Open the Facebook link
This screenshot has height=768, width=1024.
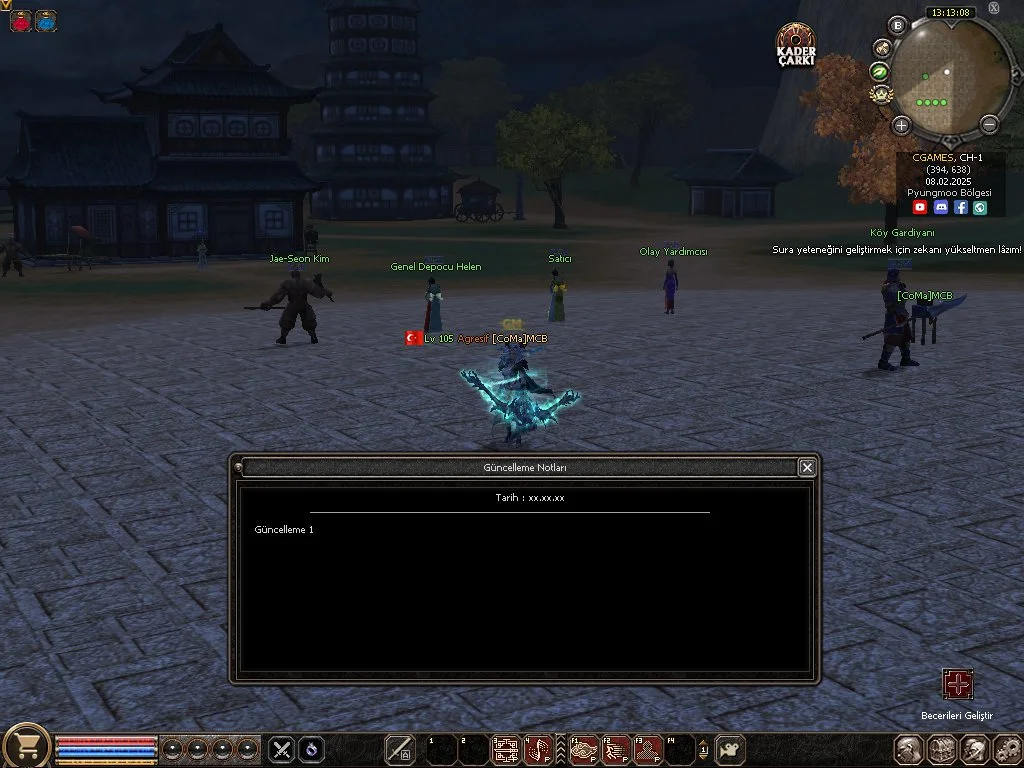(960, 207)
